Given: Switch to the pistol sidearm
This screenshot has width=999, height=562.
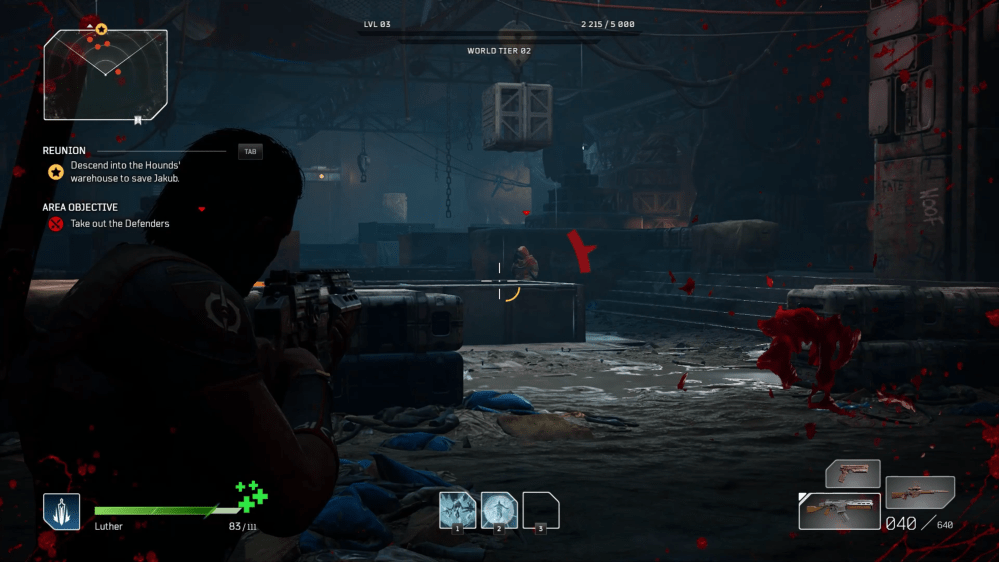Looking at the screenshot, I should 852,473.
